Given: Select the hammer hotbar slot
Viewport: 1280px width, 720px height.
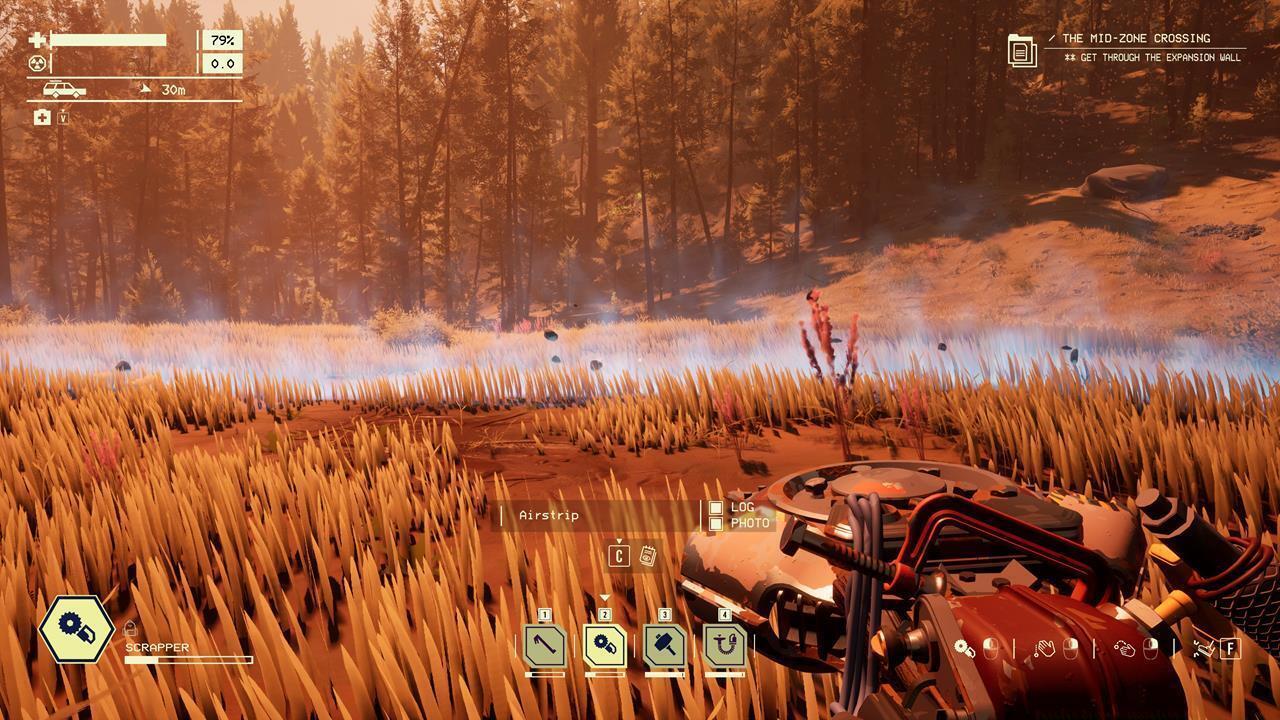Looking at the screenshot, I should pos(664,646).
